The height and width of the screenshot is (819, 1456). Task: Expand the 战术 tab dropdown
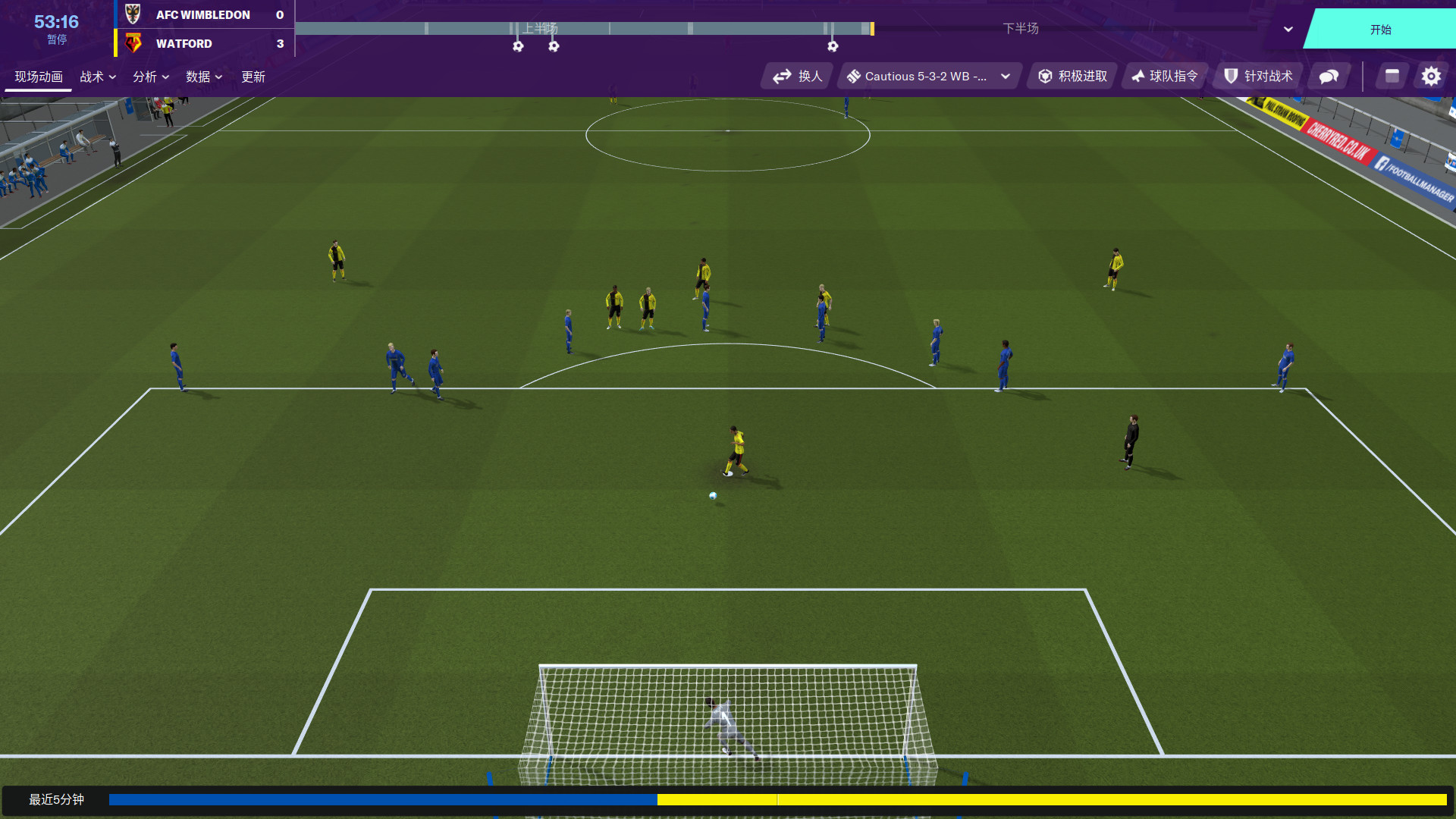tap(98, 77)
